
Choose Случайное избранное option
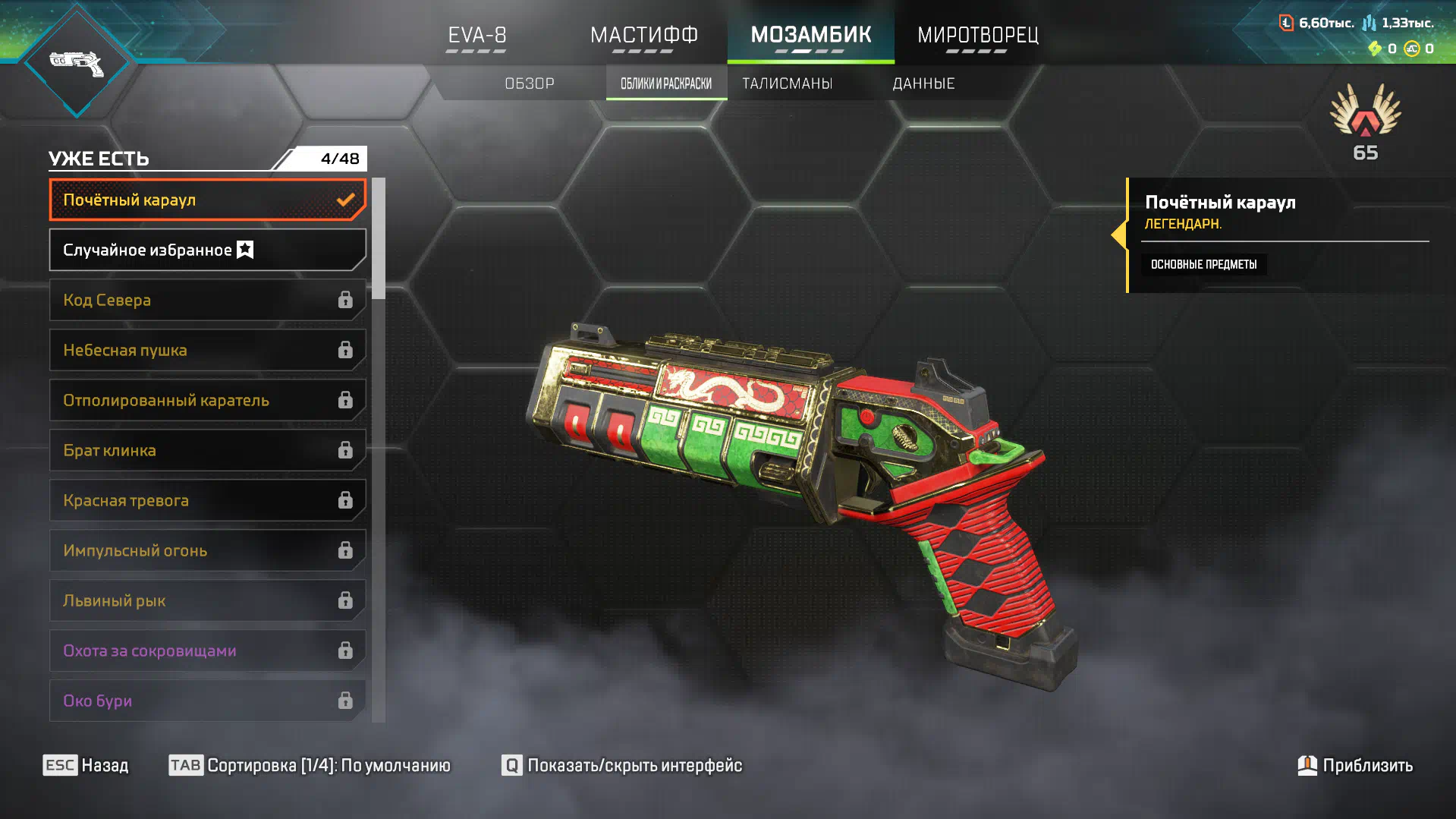tap(207, 250)
